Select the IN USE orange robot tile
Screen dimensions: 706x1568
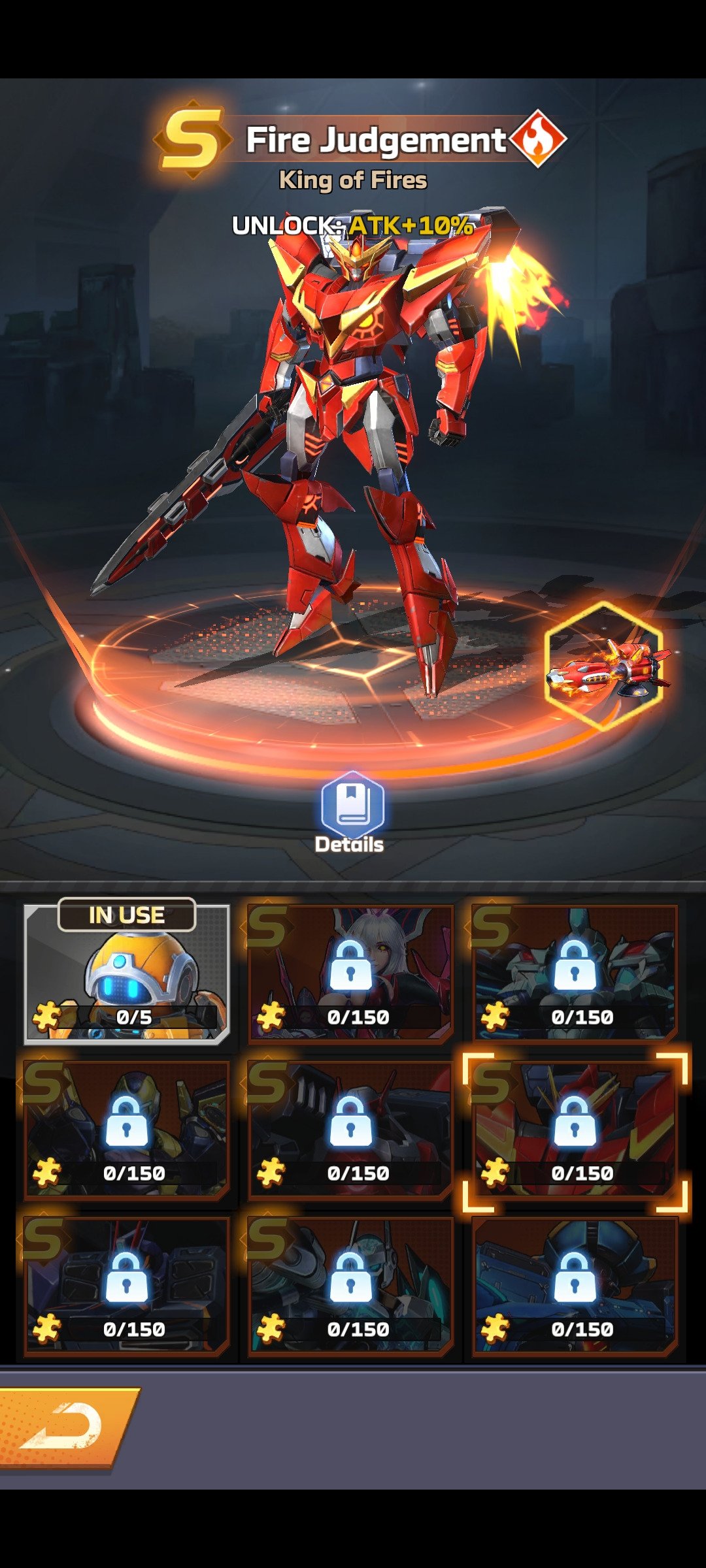(x=127, y=973)
